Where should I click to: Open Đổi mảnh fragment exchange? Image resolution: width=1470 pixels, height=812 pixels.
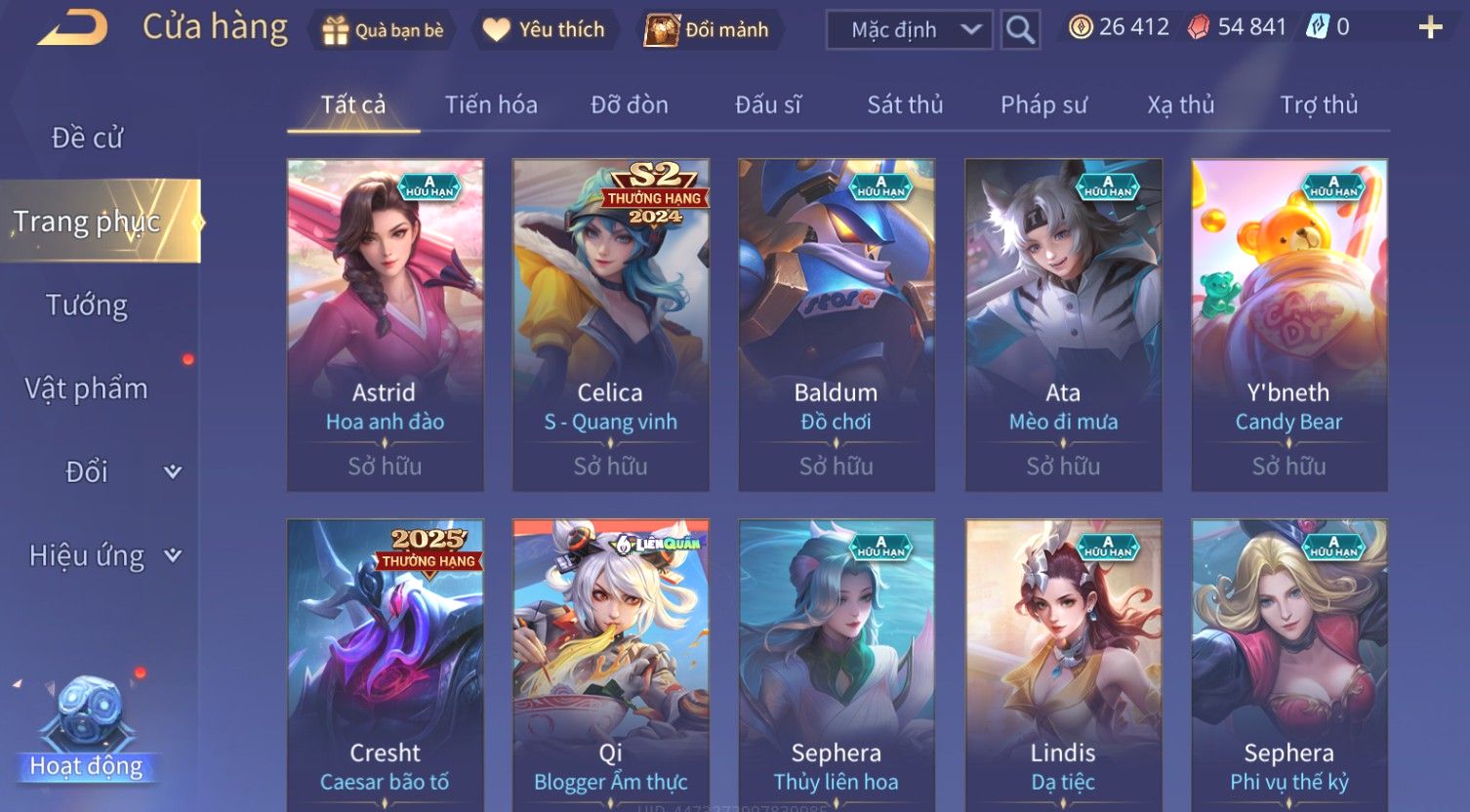pos(709,30)
